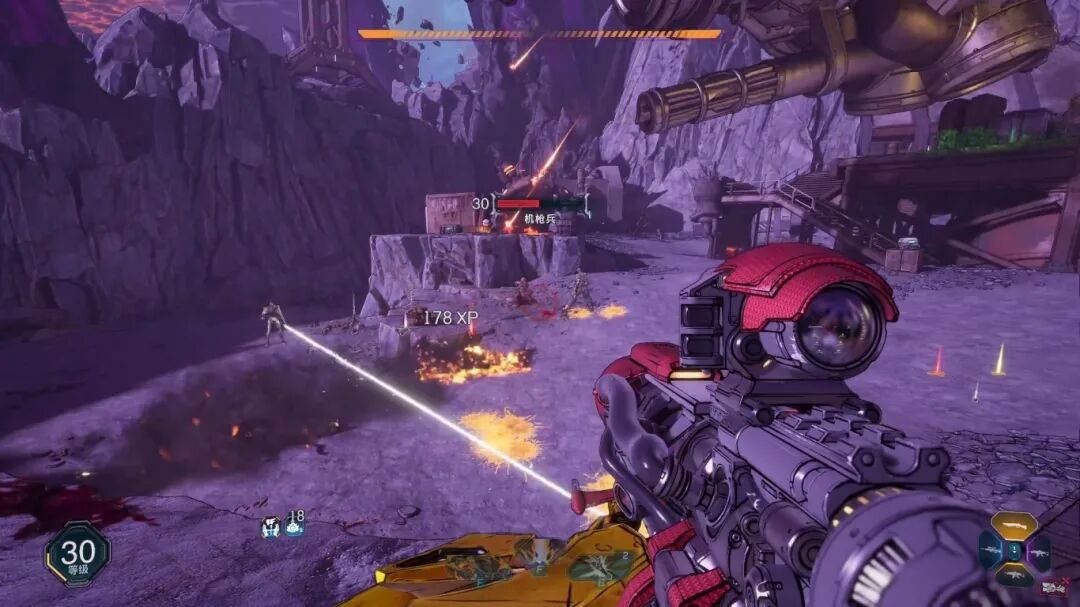The height and width of the screenshot is (607, 1080).
Task: Choose the bottom weapon slot in the wheel
Action: pyautogui.click(x=1014, y=575)
